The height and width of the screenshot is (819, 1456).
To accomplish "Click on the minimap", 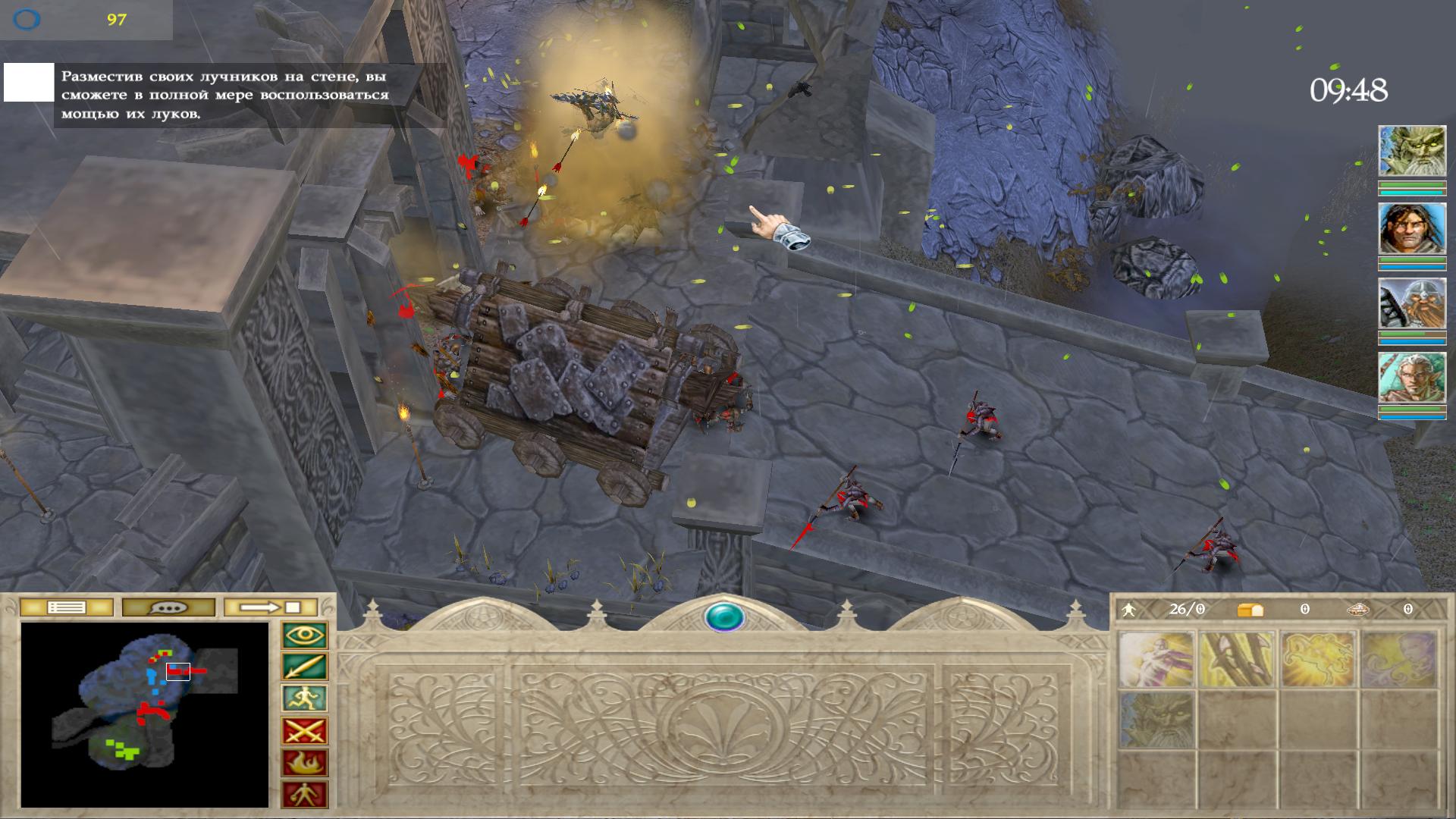I will pyautogui.click(x=144, y=714).
